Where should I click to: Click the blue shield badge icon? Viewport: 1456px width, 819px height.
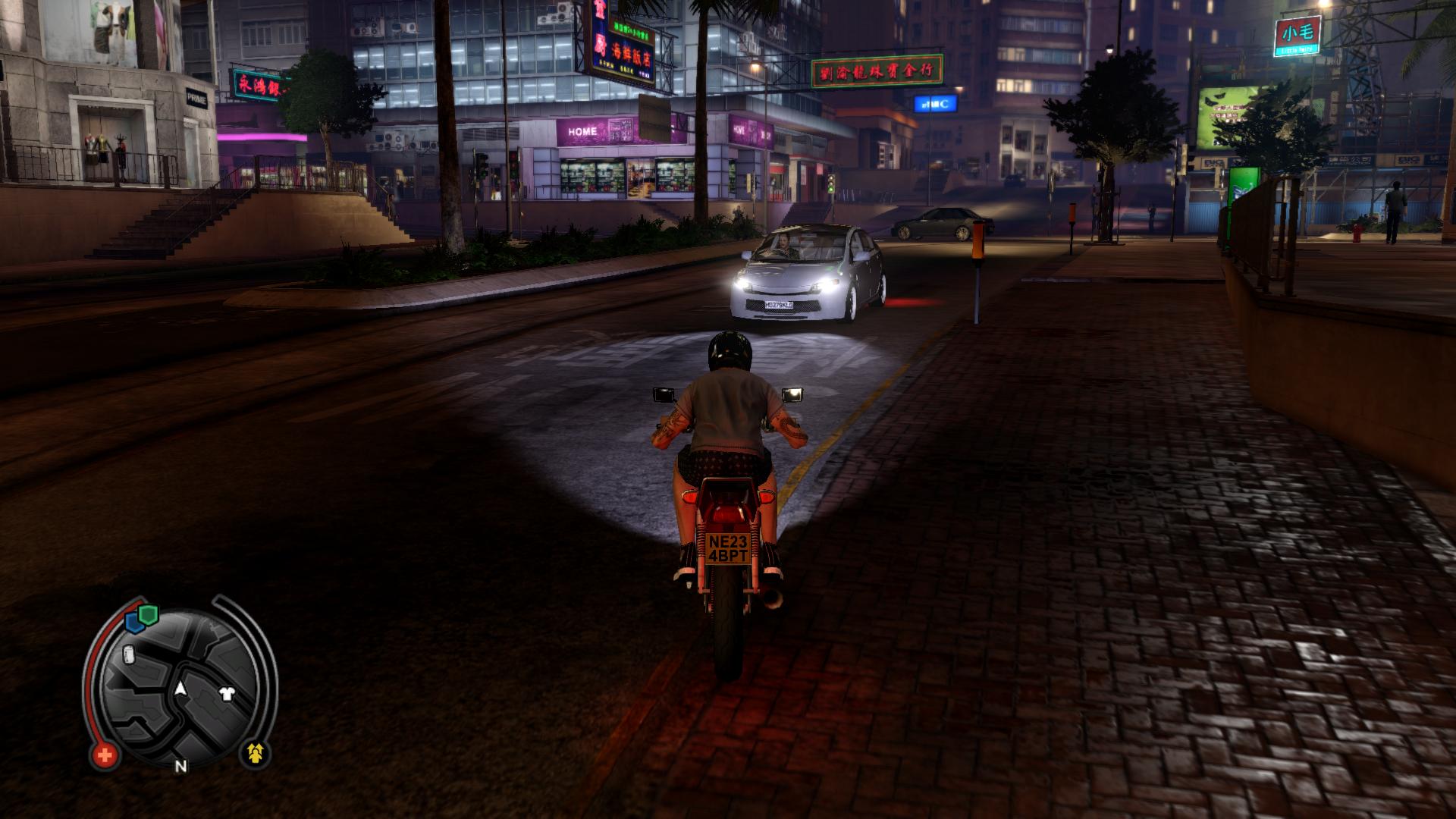point(136,623)
